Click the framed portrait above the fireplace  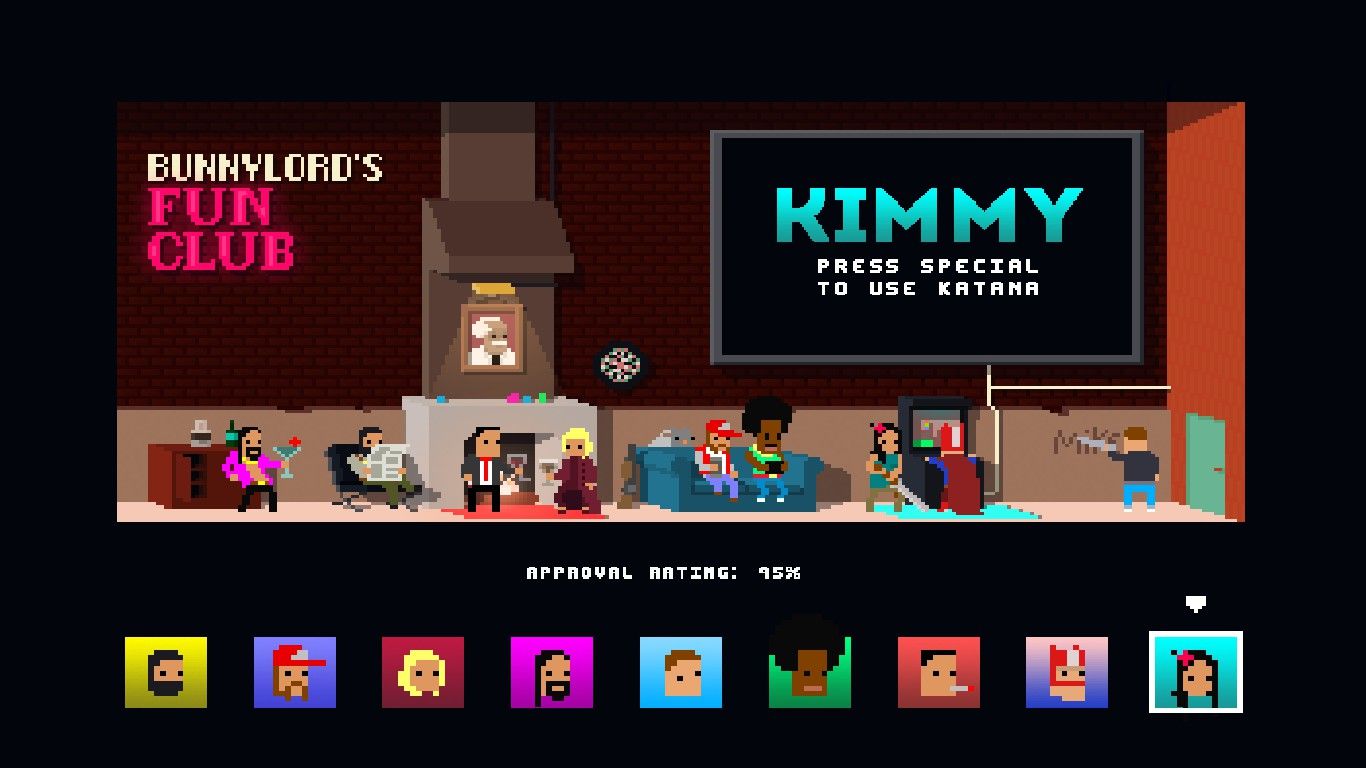pos(489,336)
